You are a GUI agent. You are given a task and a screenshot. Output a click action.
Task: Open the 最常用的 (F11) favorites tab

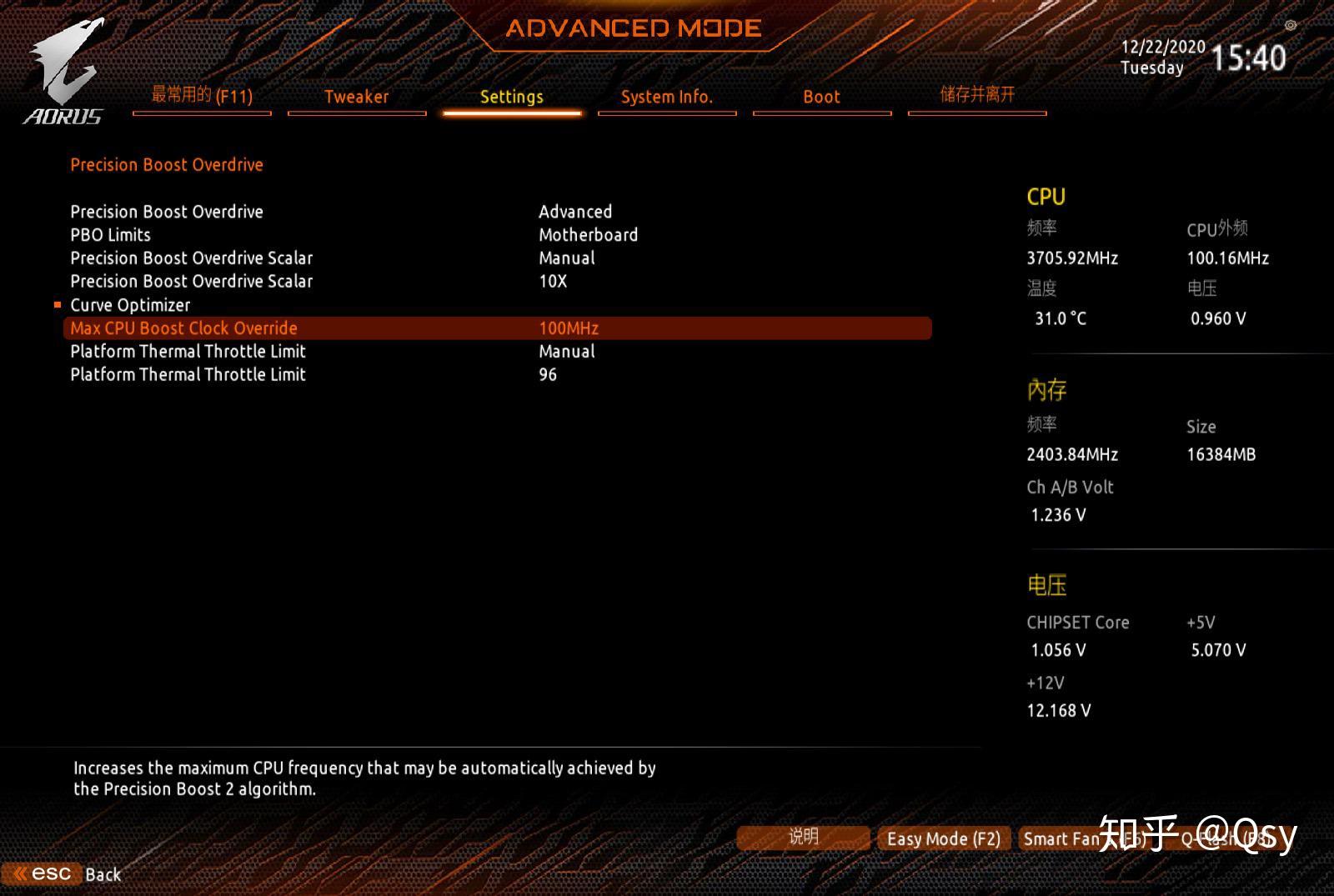point(202,96)
